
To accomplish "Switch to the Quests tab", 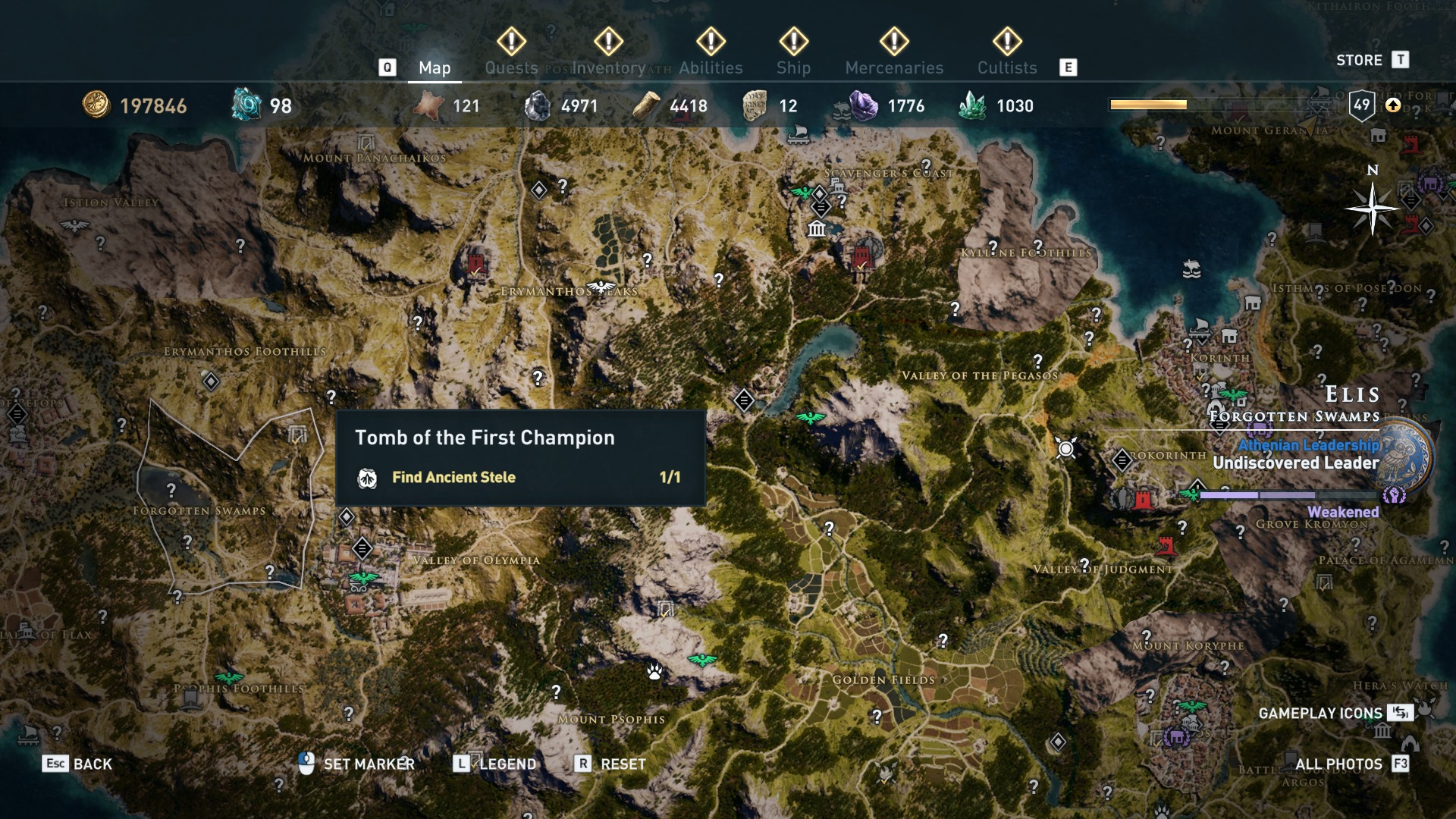I will 511,67.
